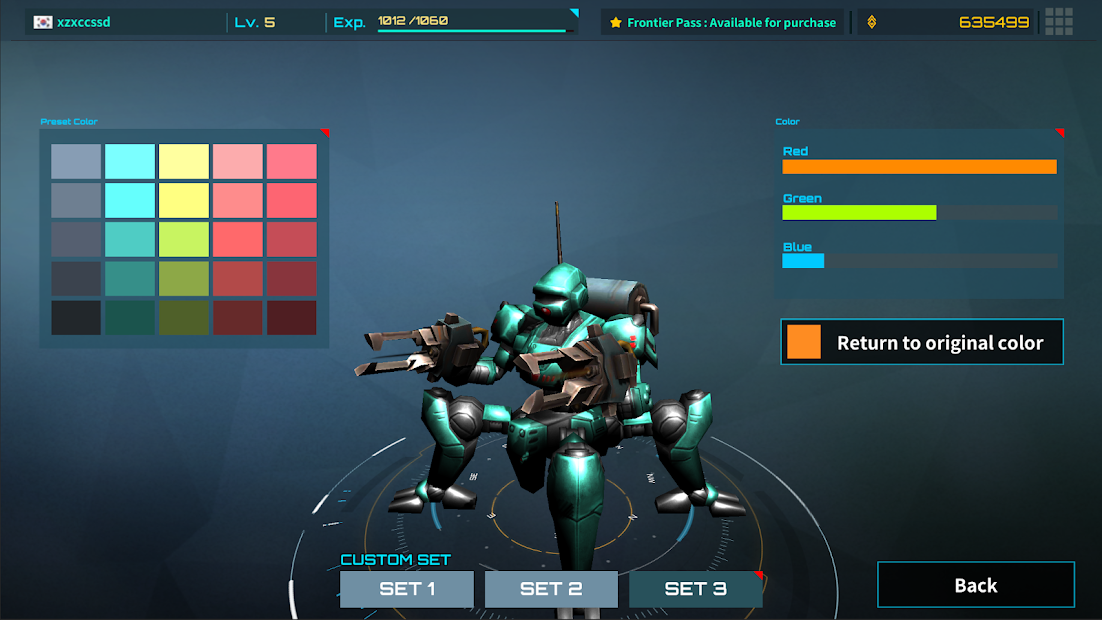The height and width of the screenshot is (620, 1102).
Task: Click the gold coin currency icon
Action: click(871, 22)
